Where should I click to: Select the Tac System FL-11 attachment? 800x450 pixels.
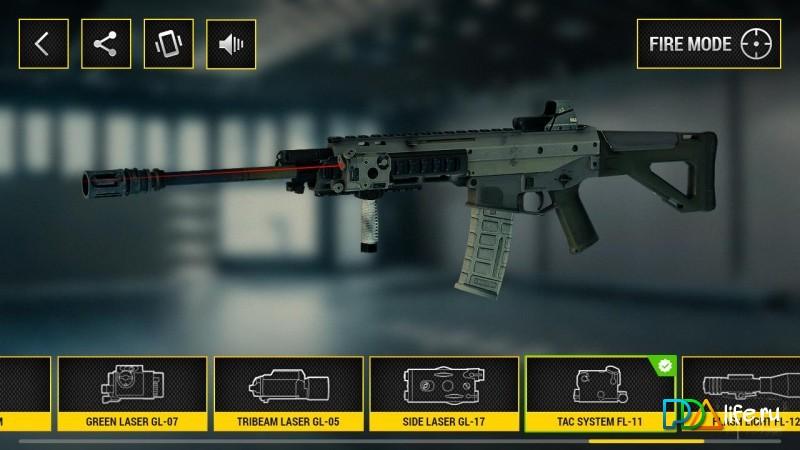click(600, 394)
